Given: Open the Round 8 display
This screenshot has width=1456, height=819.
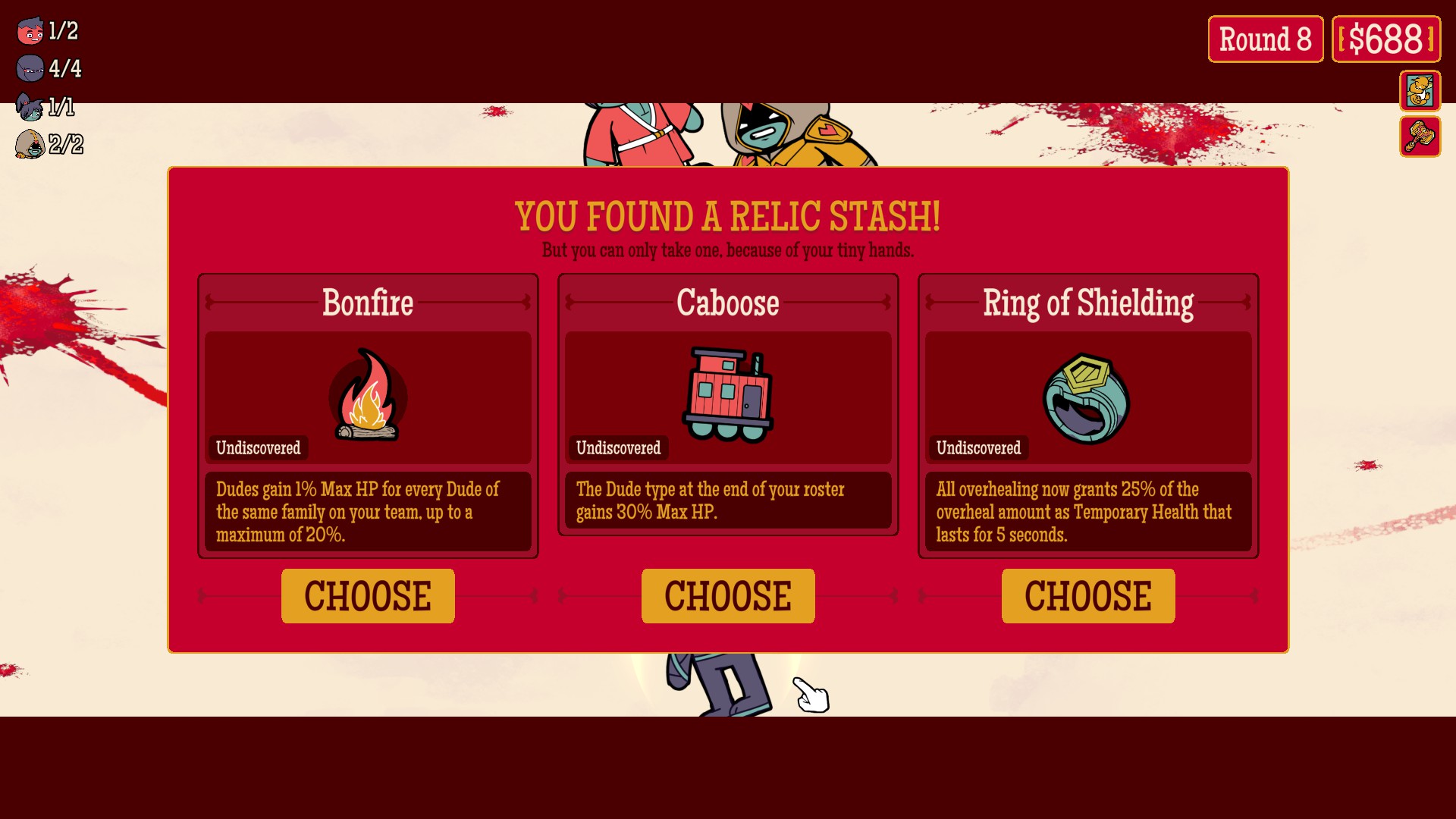Looking at the screenshot, I should [x=1265, y=37].
